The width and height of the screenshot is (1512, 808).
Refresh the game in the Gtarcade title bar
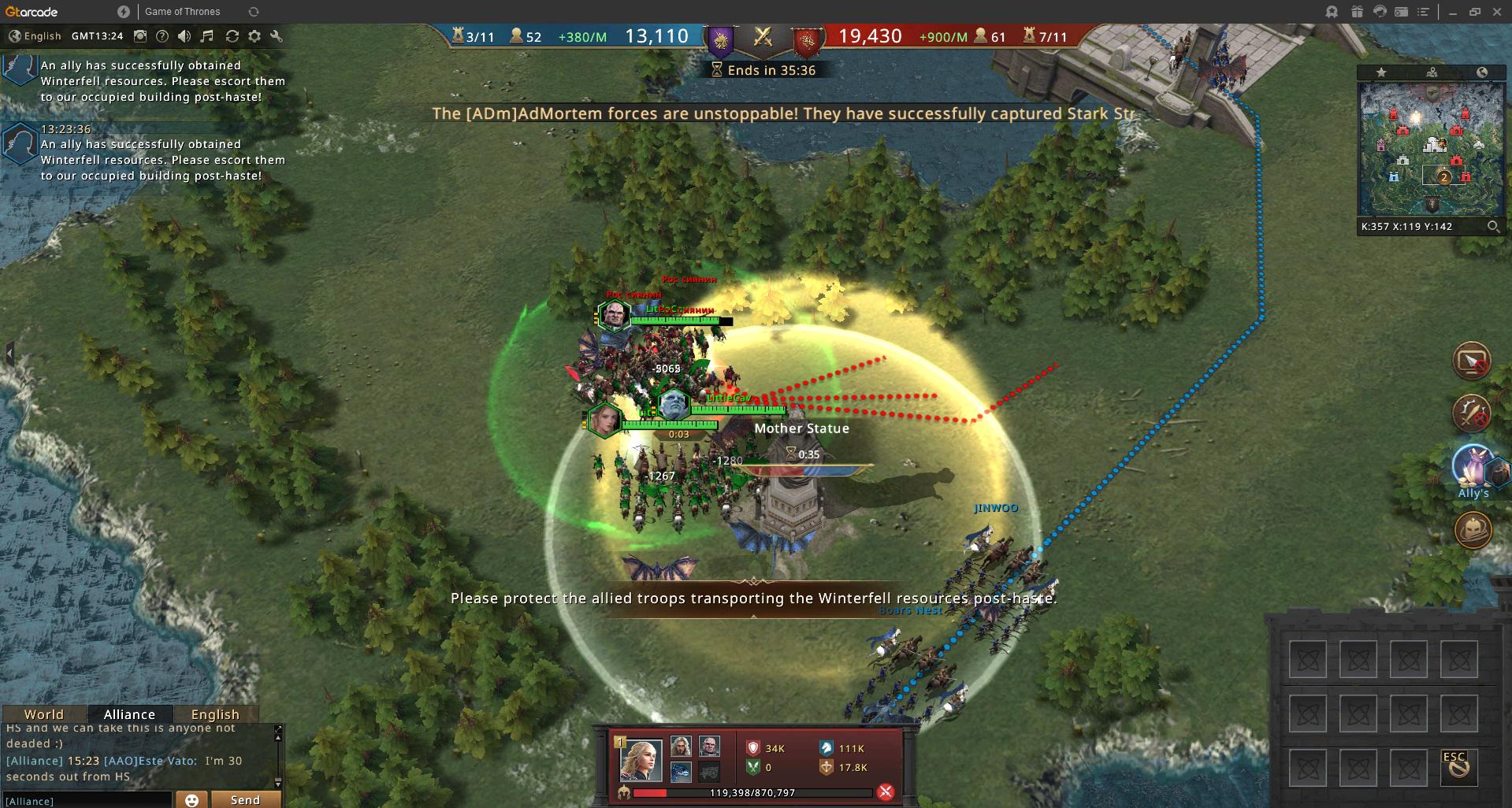coord(253,12)
